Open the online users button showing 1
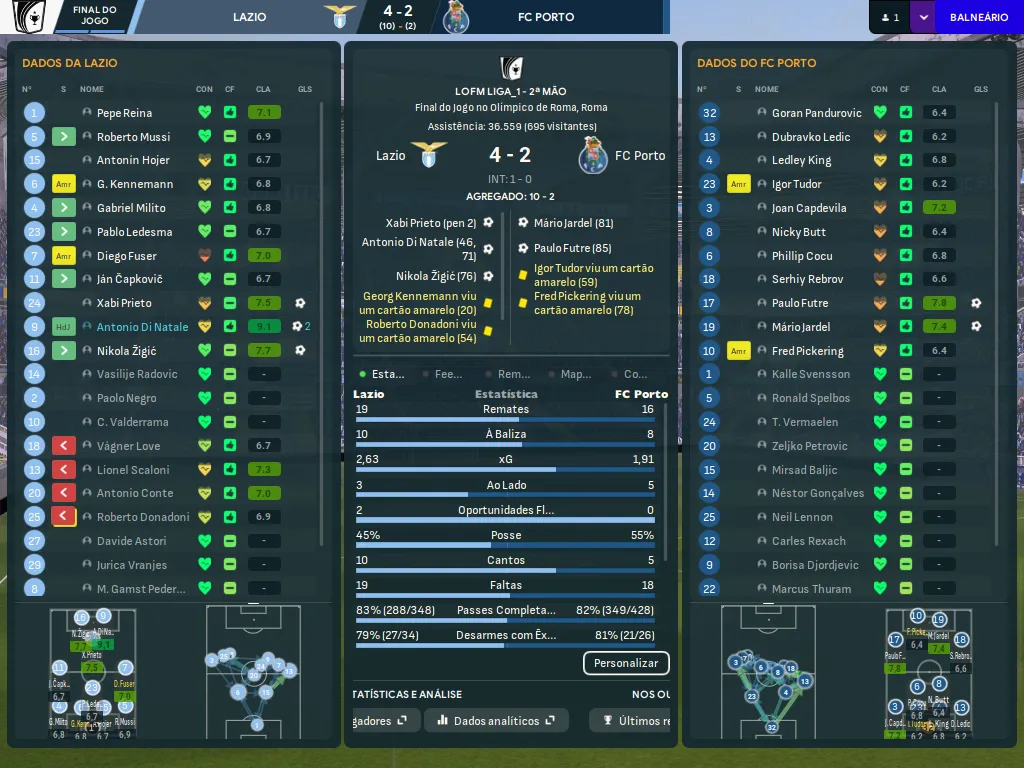Viewport: 1024px width, 768px height. pos(889,17)
